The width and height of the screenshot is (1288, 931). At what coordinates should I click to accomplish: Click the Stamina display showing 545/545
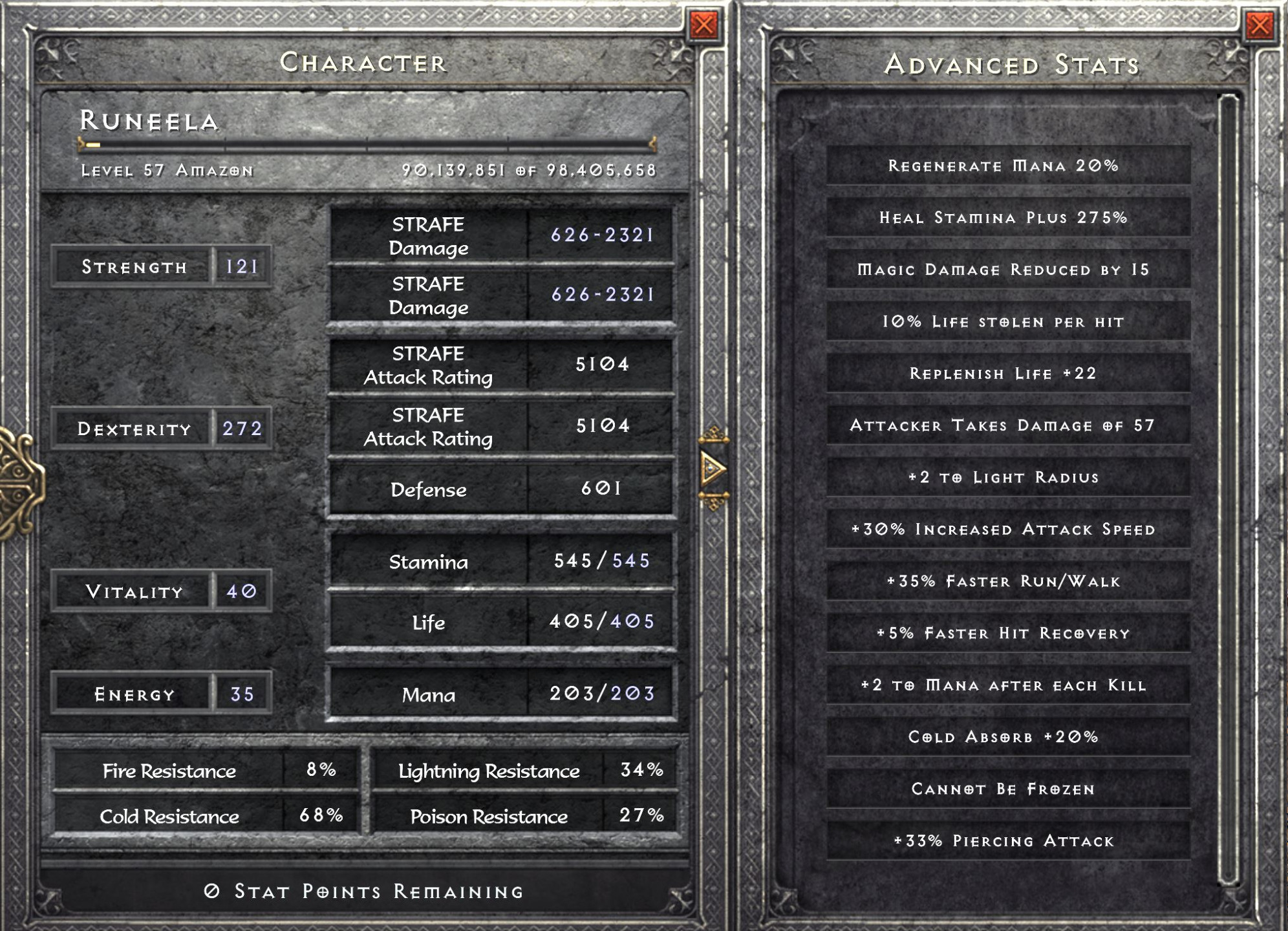(501, 562)
